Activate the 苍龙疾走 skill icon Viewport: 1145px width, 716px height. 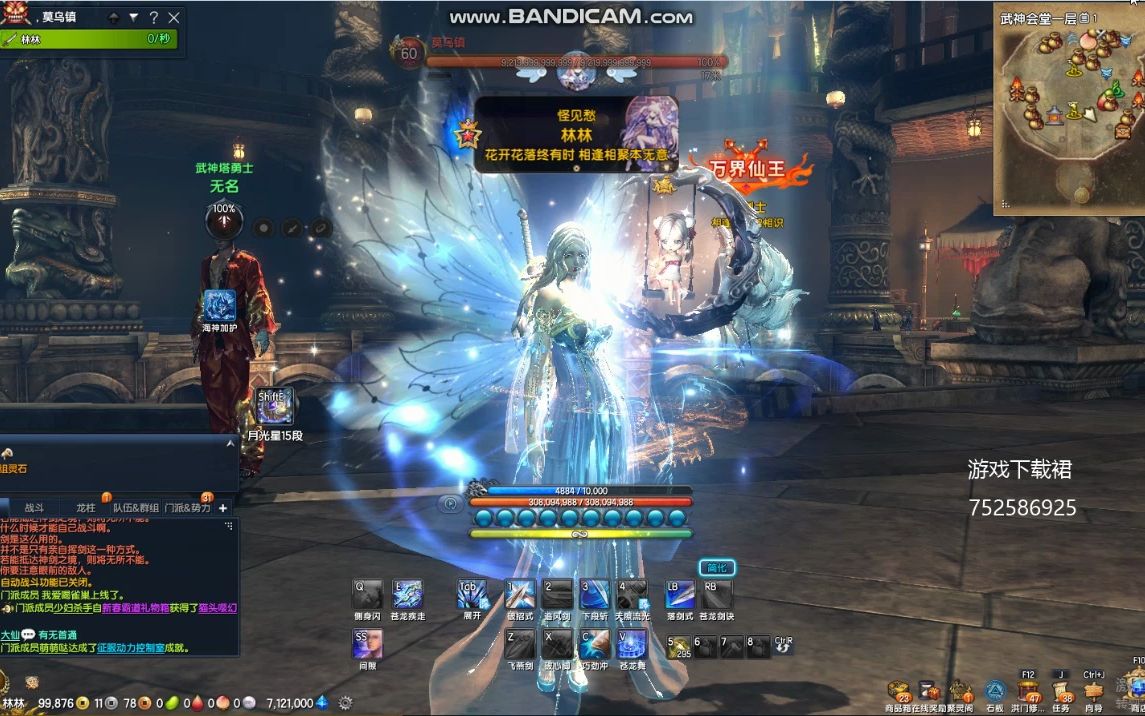[x=407, y=595]
